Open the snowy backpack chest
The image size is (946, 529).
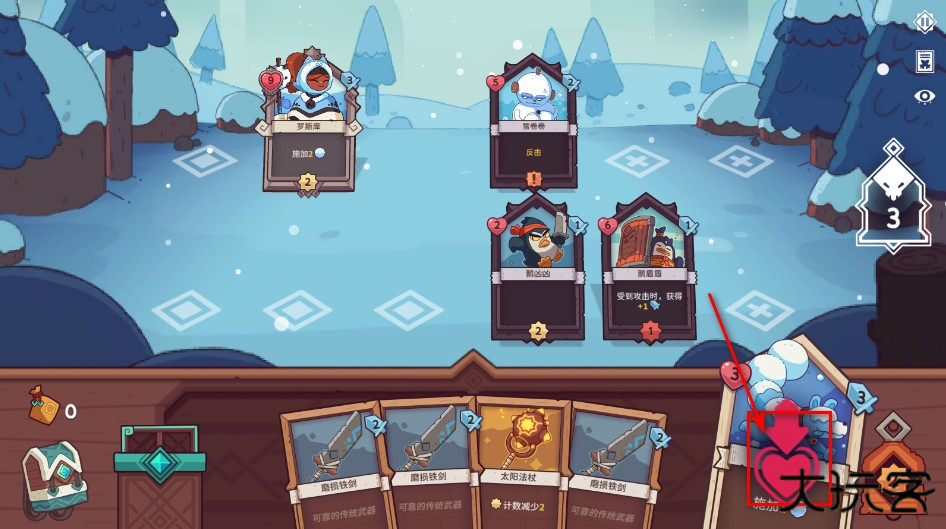point(56,478)
